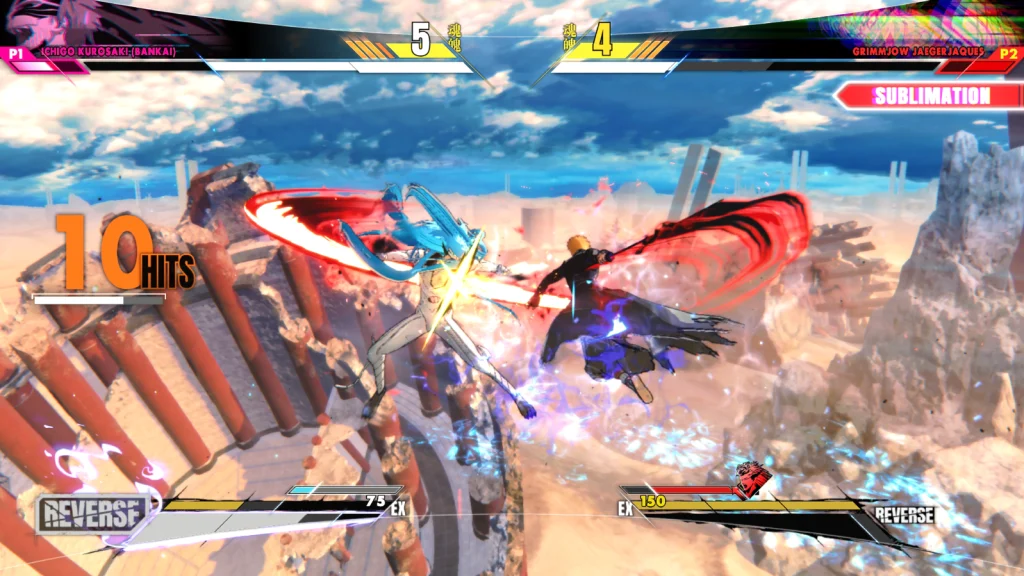The image size is (1024, 576).
Task: Click the red SUBLIMATION banner
Action: [930, 96]
